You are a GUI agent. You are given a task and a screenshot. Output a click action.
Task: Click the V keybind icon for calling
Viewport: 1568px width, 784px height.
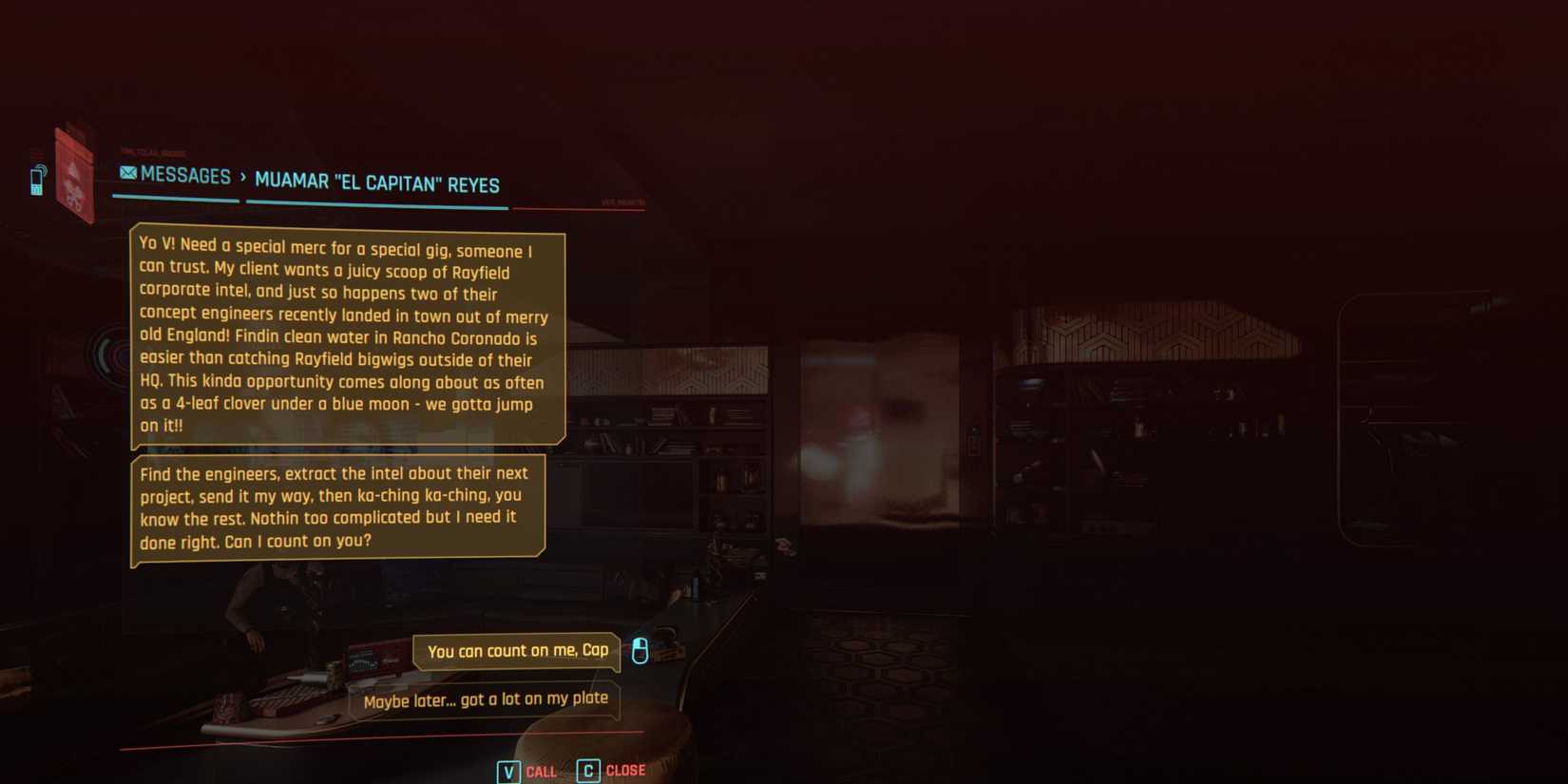[508, 771]
